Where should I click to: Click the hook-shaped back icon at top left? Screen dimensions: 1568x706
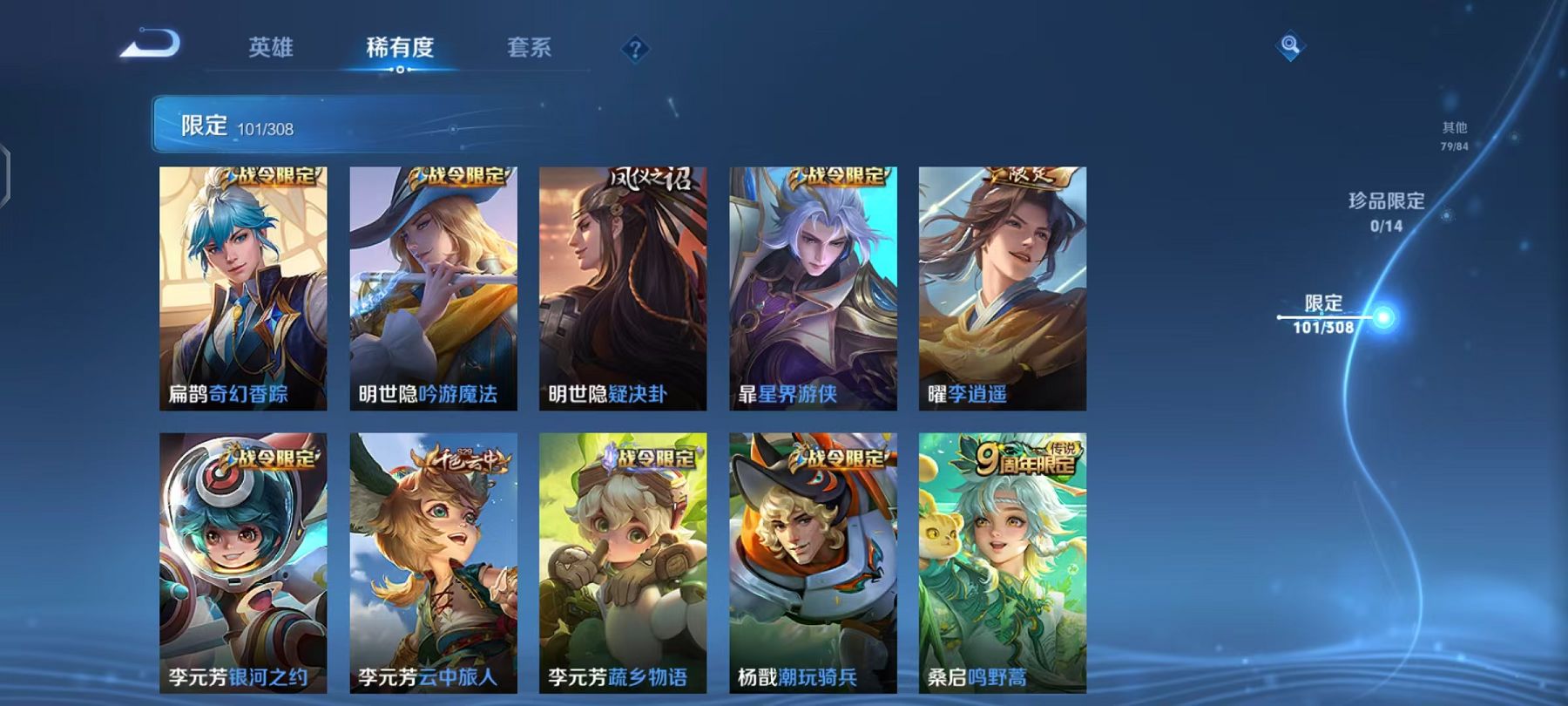click(x=151, y=44)
